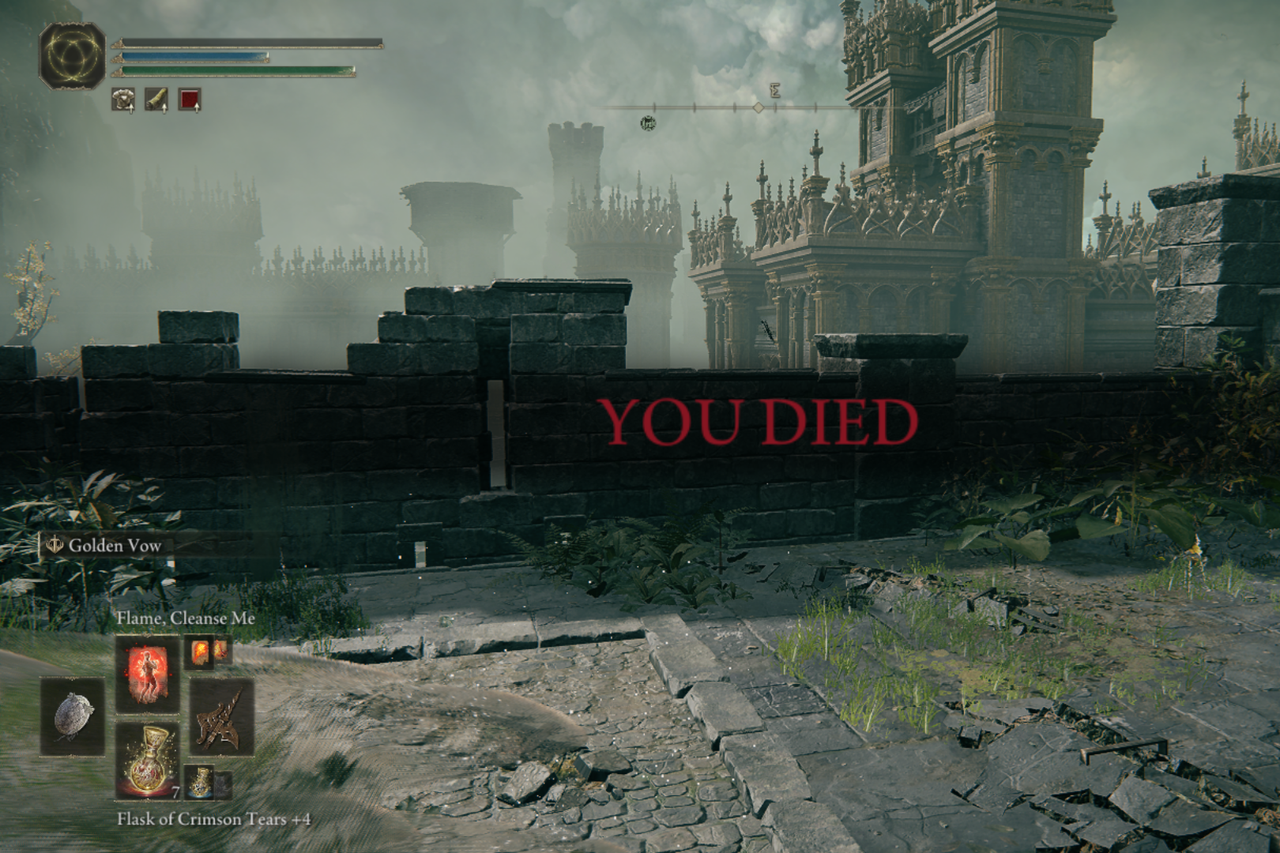Click the scroll status effect icon
The height and width of the screenshot is (853, 1280).
[x=155, y=98]
